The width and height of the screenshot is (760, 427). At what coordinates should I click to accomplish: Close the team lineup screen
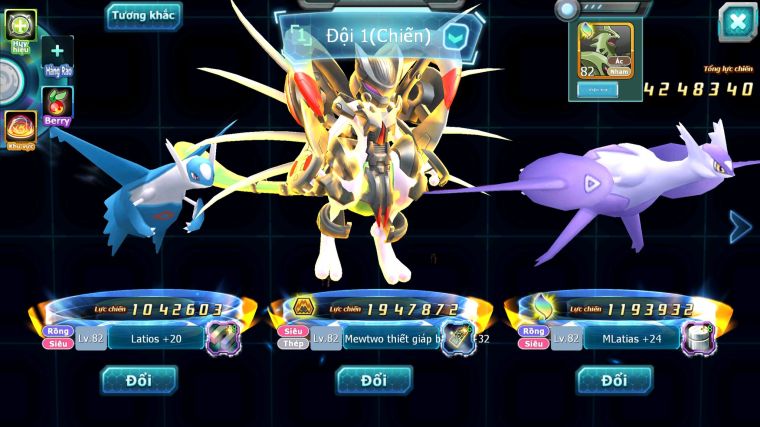coord(737,21)
